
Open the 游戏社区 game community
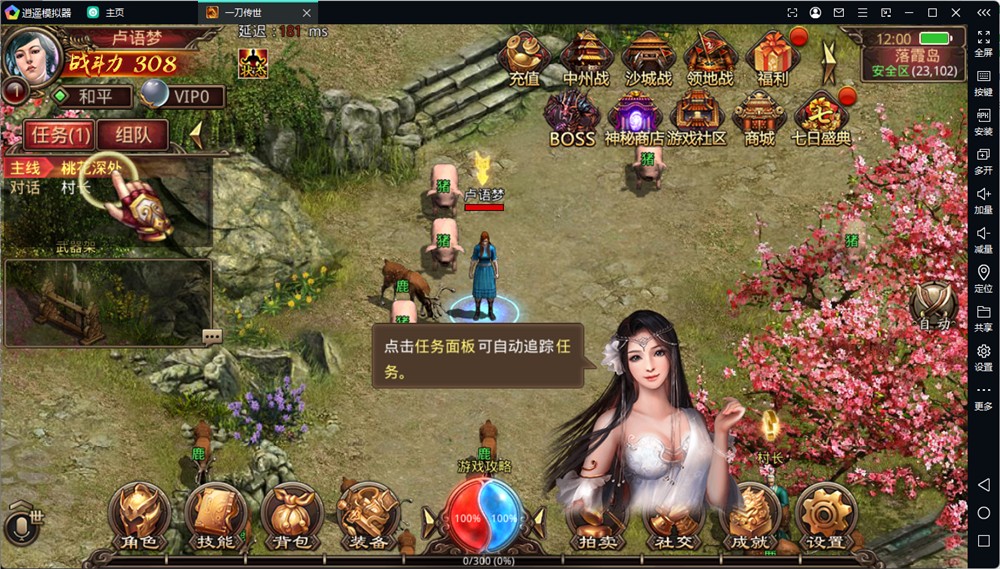pyautogui.click(x=697, y=118)
